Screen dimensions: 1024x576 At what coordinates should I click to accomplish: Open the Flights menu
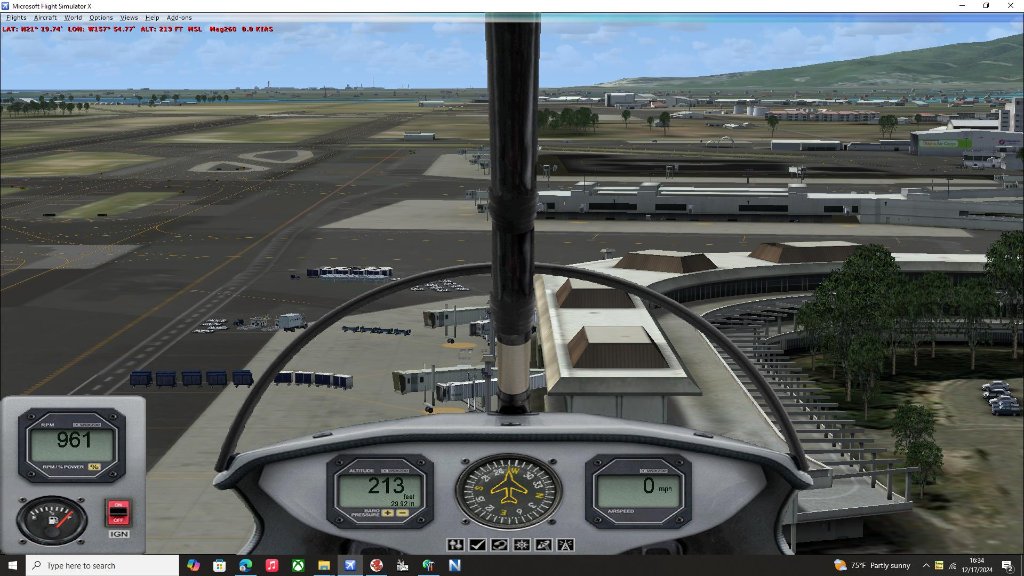[16, 18]
